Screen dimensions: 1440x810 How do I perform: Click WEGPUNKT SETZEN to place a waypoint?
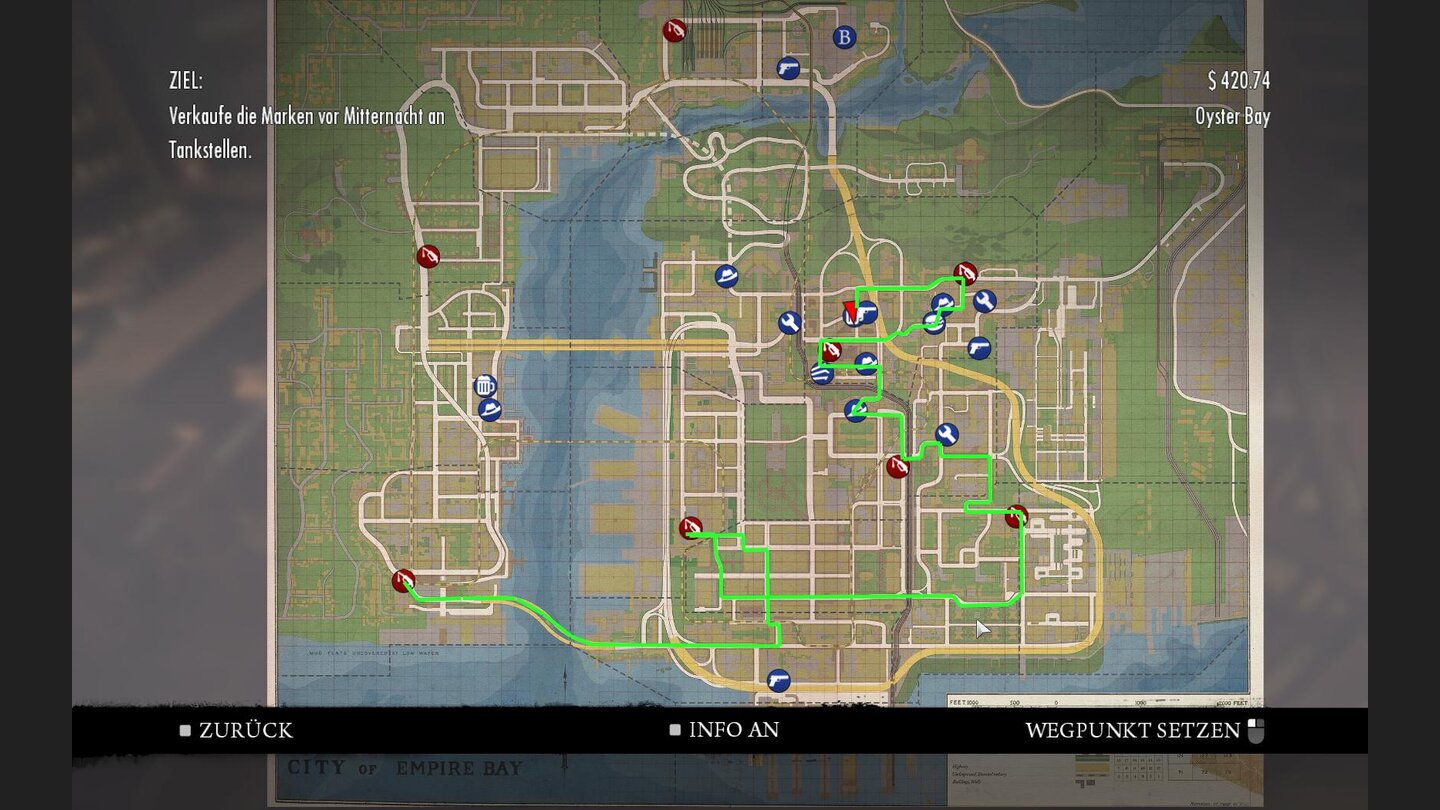pos(1132,731)
